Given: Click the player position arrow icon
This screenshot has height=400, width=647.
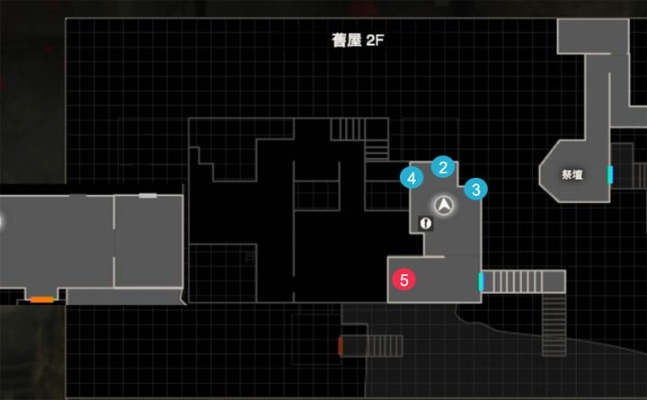Looking at the screenshot, I should (445, 205).
